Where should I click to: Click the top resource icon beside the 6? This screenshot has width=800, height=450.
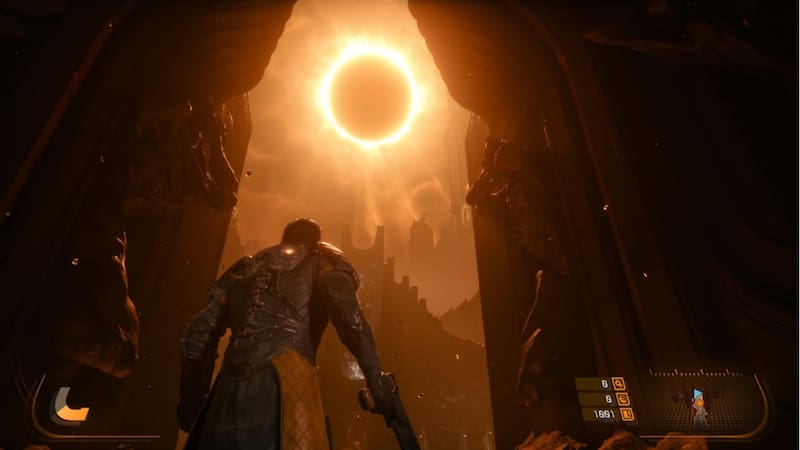[x=618, y=383]
